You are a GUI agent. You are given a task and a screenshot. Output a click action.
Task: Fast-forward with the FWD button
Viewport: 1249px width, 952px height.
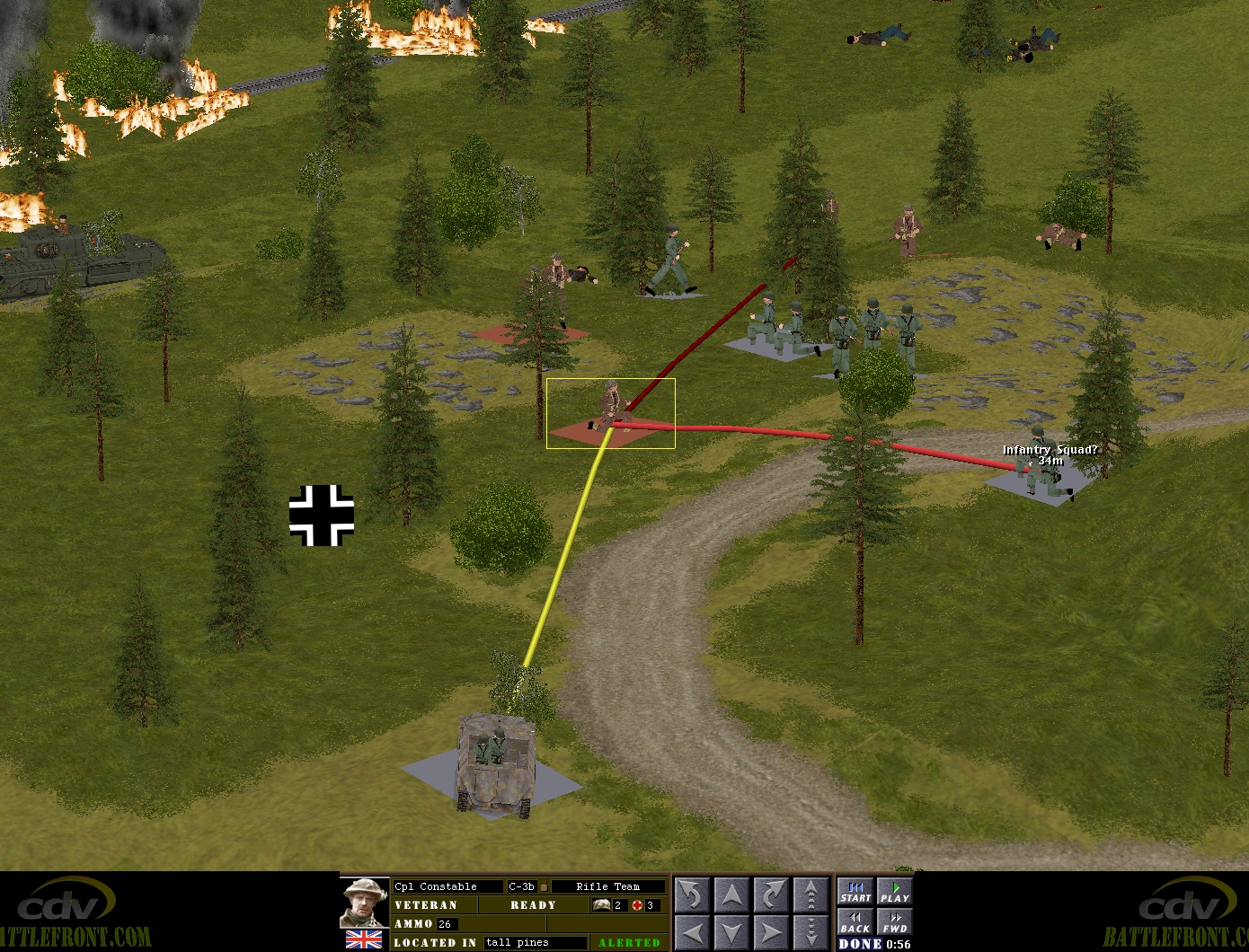click(894, 922)
